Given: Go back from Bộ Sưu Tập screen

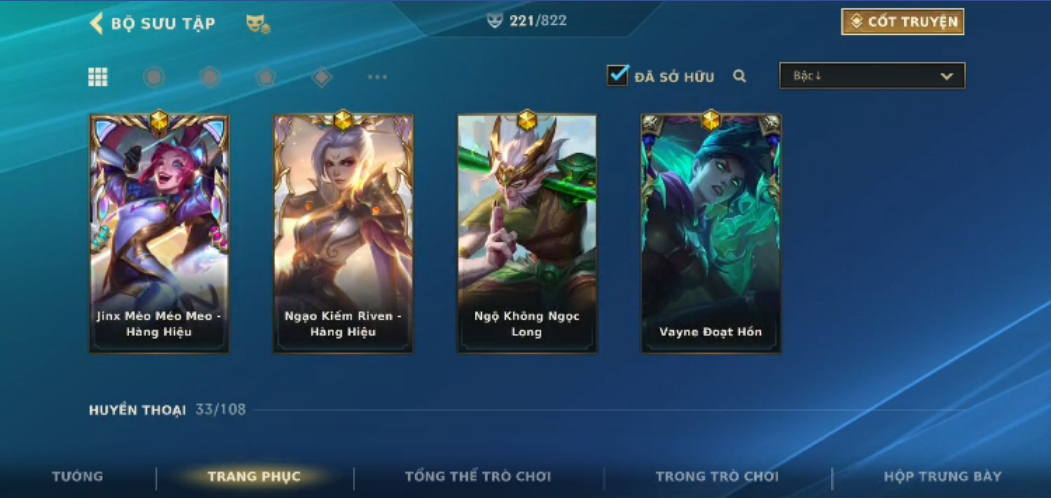Looking at the screenshot, I should pyautogui.click(x=97, y=23).
